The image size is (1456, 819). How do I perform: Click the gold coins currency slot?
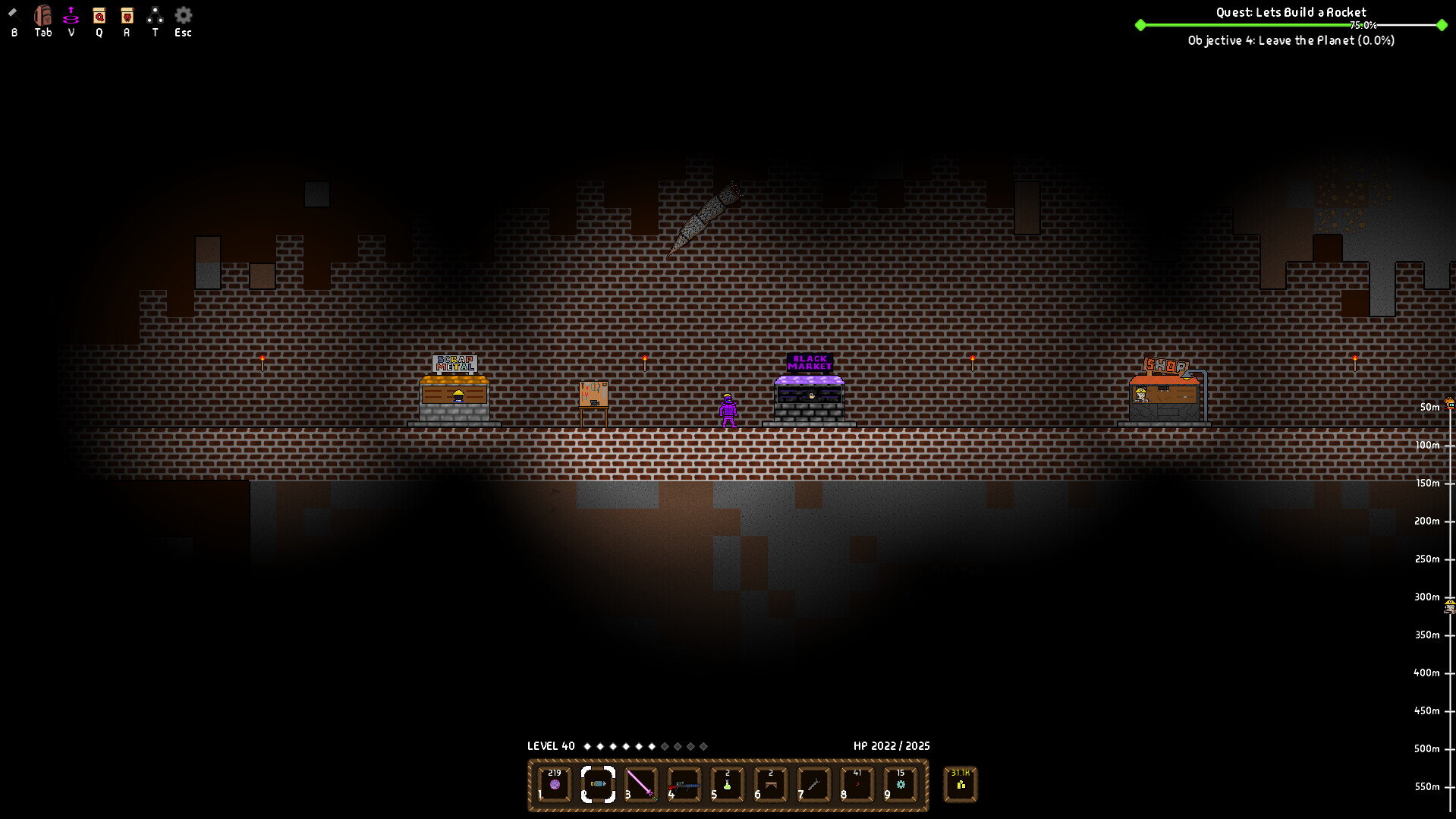point(961,784)
